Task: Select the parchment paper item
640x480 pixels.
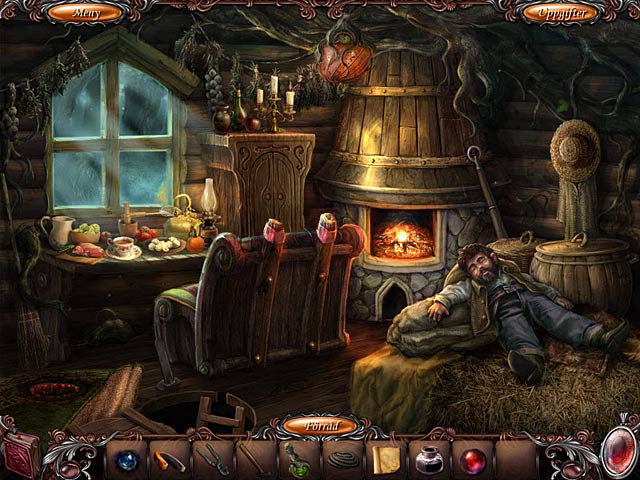Action: coord(385,459)
